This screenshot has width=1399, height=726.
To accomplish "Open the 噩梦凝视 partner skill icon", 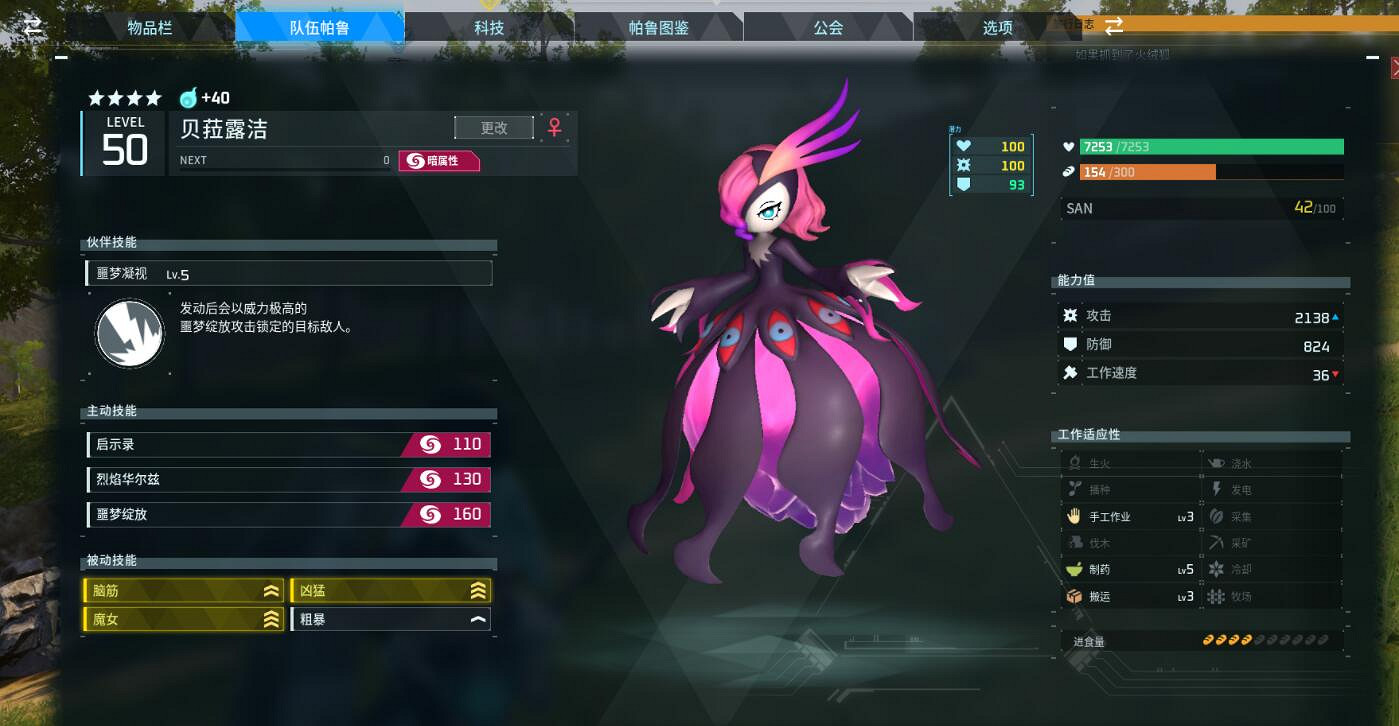I will click(129, 333).
